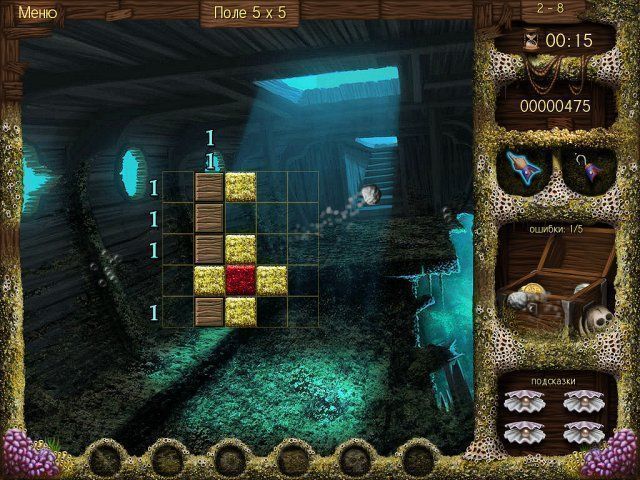Click the wooden tile in the top row
The width and height of the screenshot is (640, 480).
point(209,187)
